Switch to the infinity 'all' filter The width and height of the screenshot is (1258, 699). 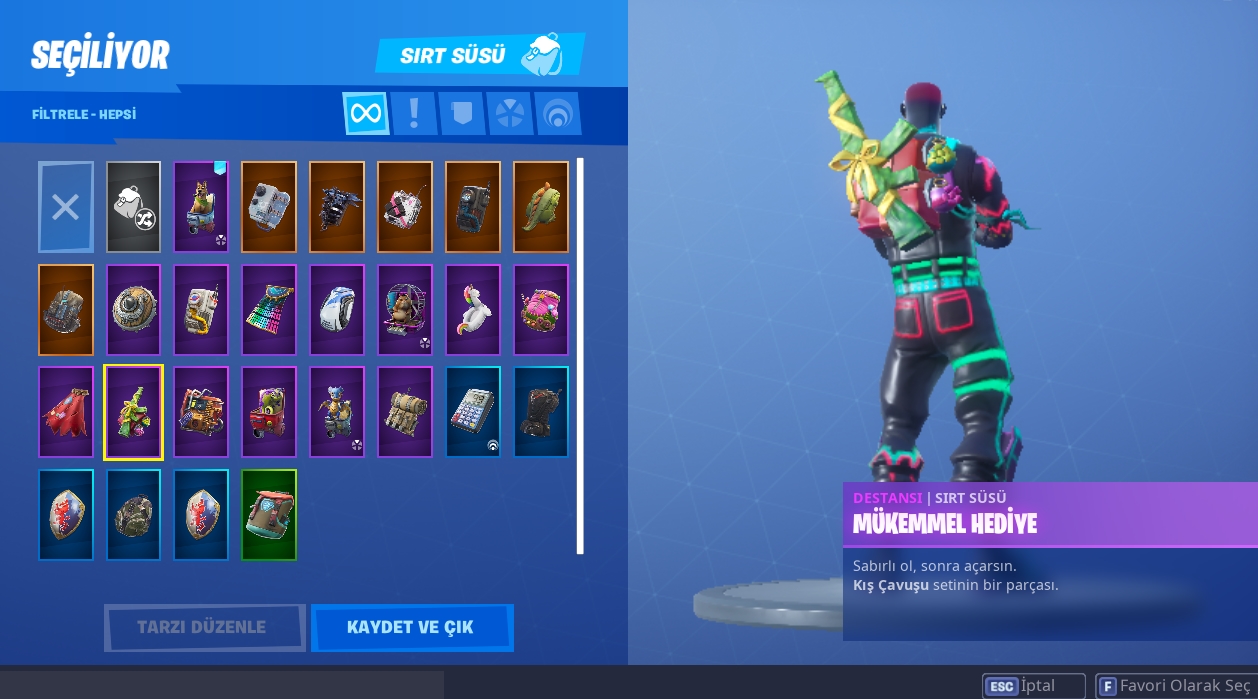point(366,114)
